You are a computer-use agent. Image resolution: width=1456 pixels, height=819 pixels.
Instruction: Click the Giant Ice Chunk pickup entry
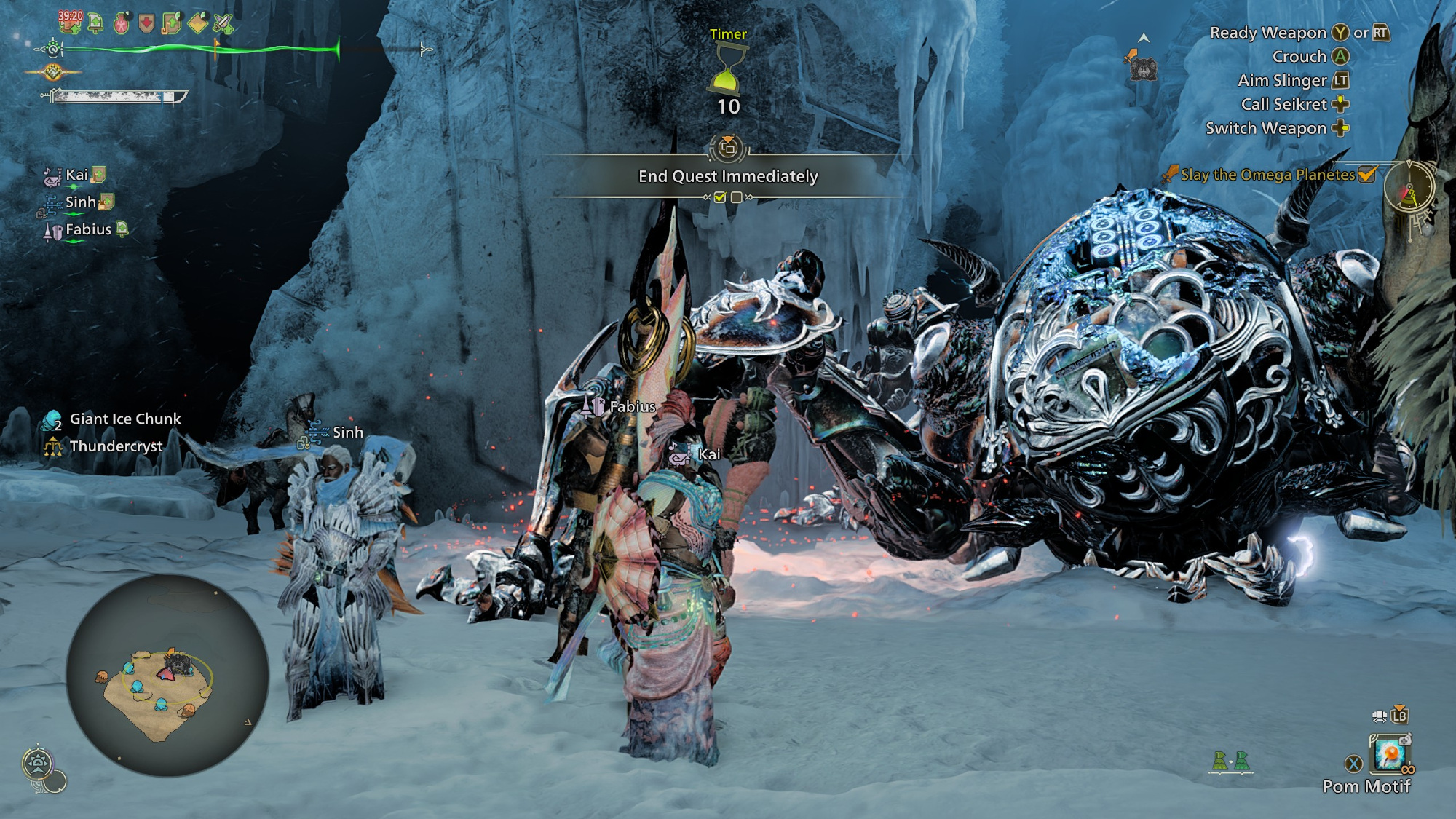[124, 419]
